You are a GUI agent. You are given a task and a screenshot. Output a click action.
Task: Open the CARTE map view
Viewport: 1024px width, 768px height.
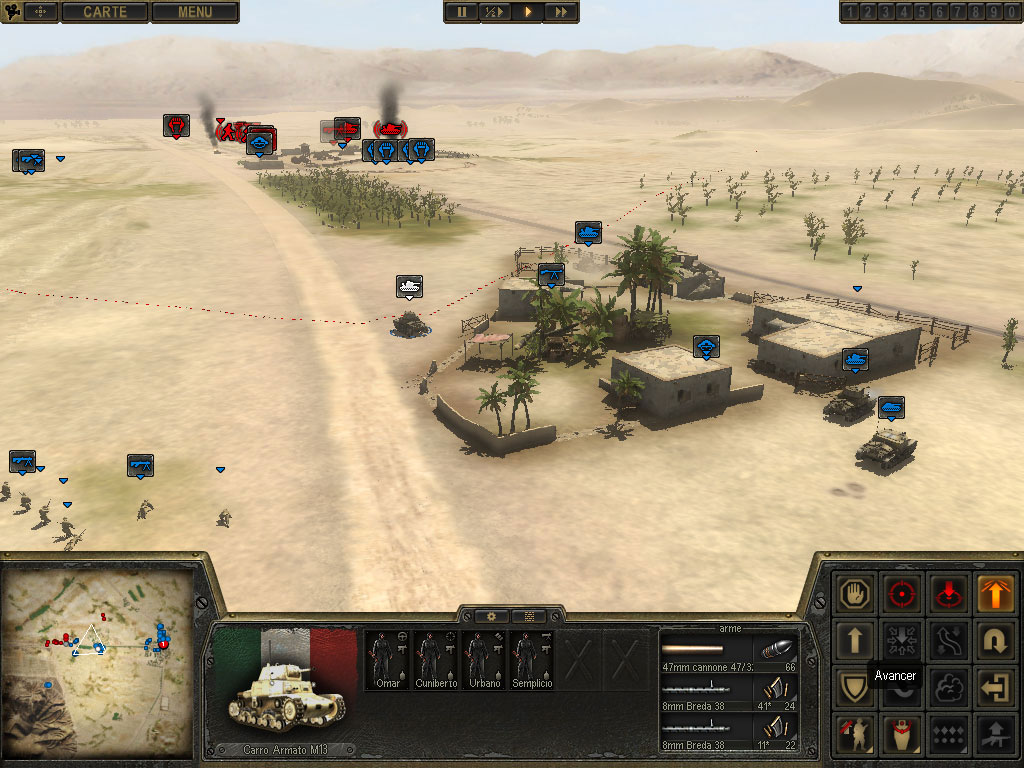pos(105,12)
